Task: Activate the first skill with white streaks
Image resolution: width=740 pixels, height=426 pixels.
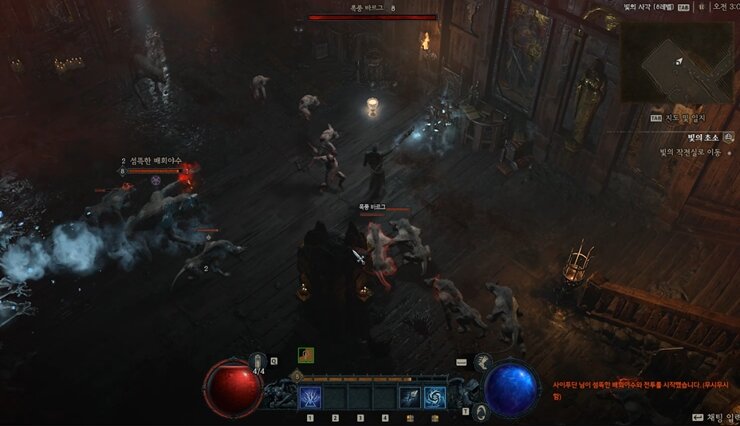Action: 309,397
